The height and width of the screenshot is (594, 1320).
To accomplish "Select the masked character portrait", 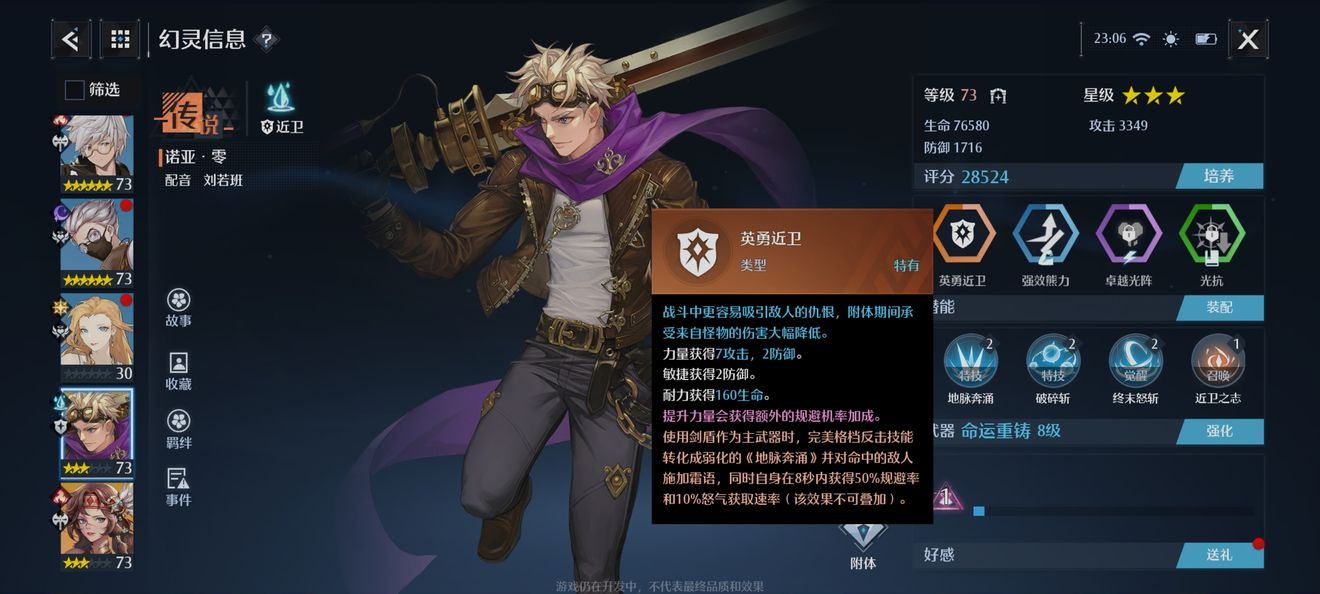I will coord(96,243).
